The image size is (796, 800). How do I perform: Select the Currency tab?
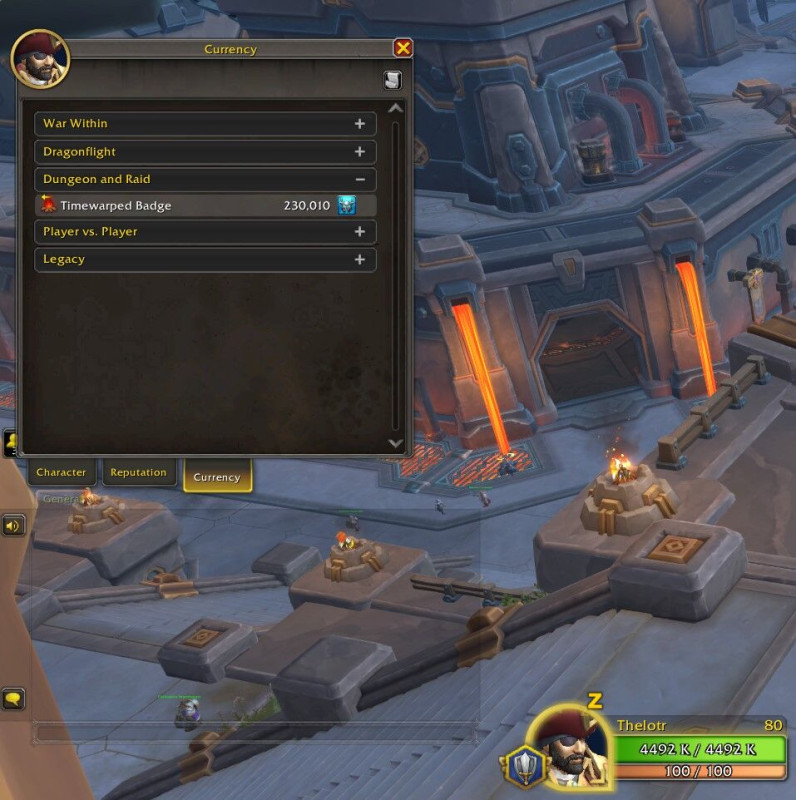point(217,477)
